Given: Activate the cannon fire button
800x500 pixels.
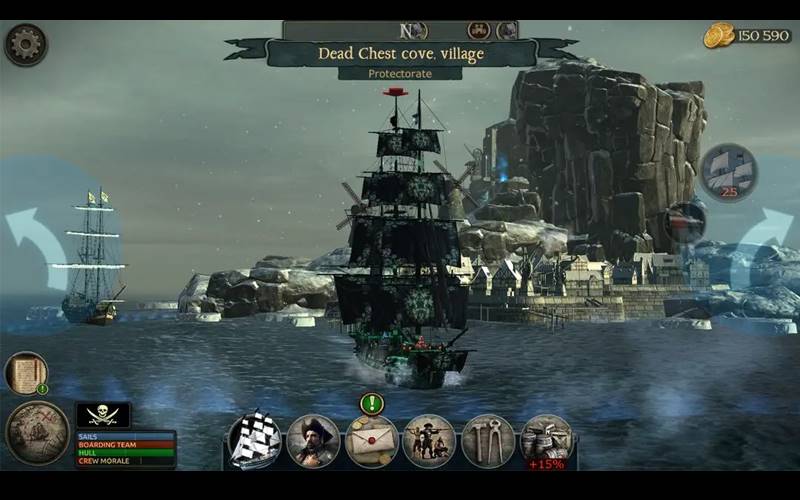Looking at the screenshot, I should pos(686,221).
